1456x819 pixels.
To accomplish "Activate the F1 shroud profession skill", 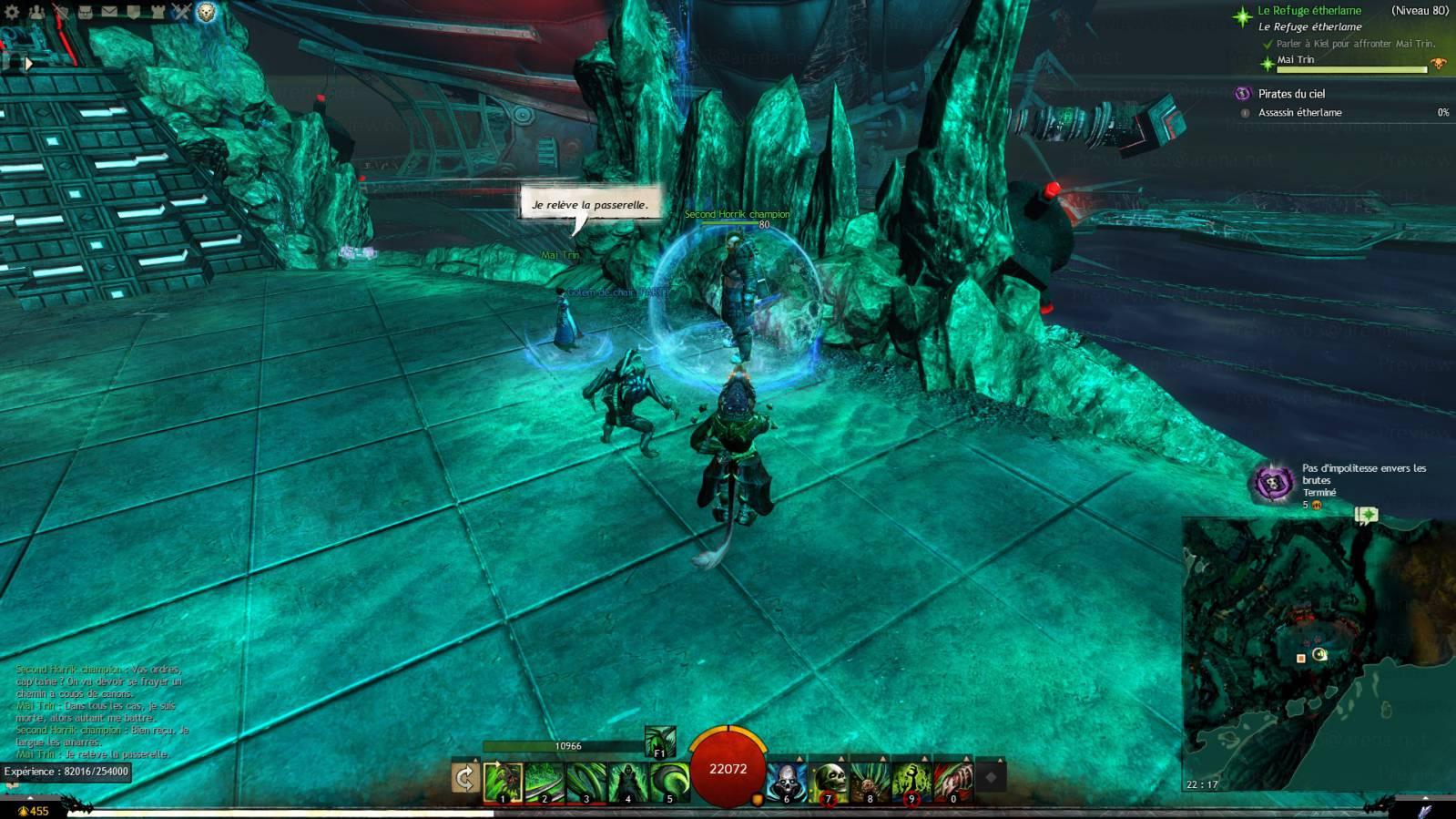I will pyautogui.click(x=660, y=742).
